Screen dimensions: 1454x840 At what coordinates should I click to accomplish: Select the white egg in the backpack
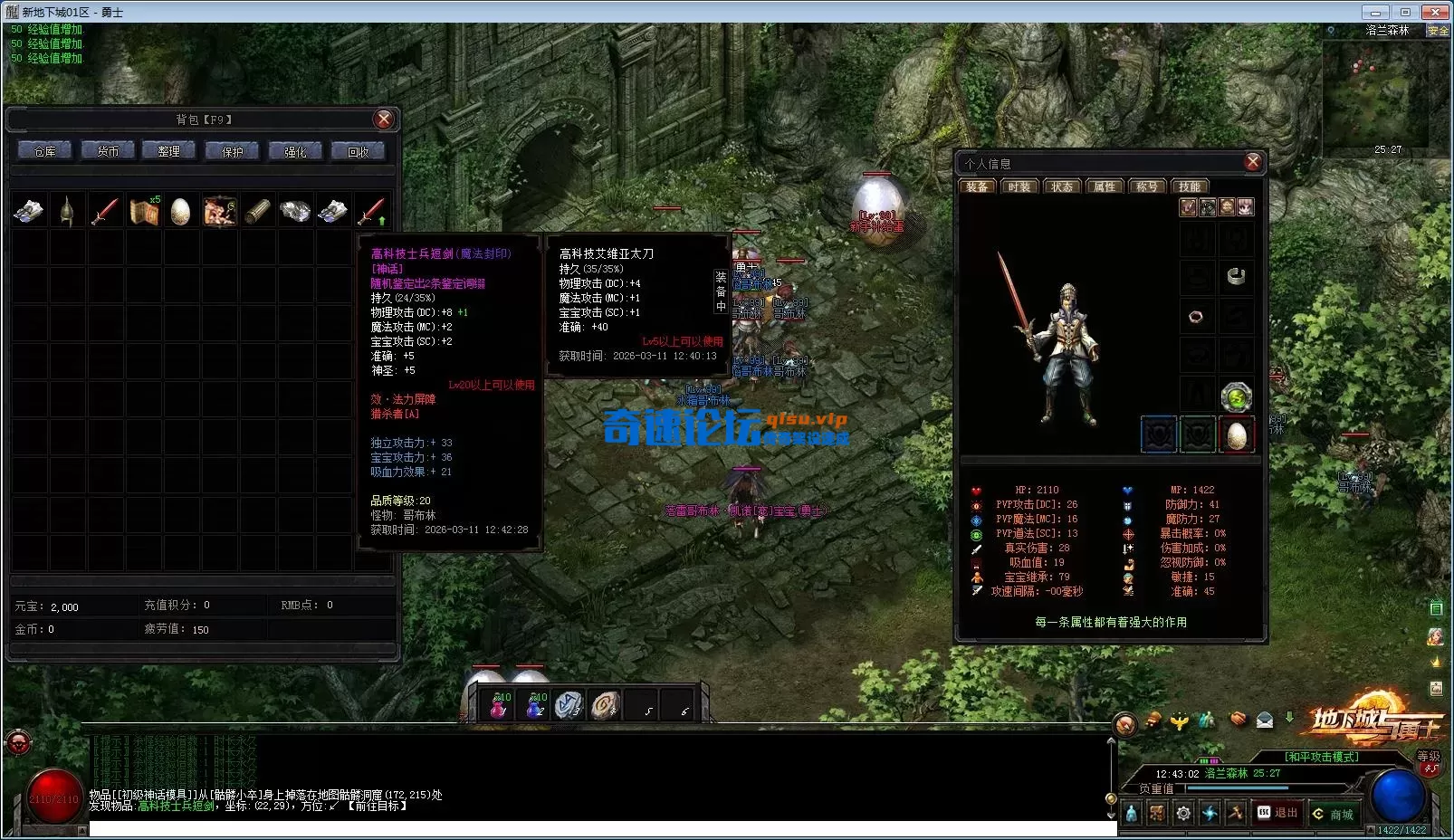click(181, 211)
